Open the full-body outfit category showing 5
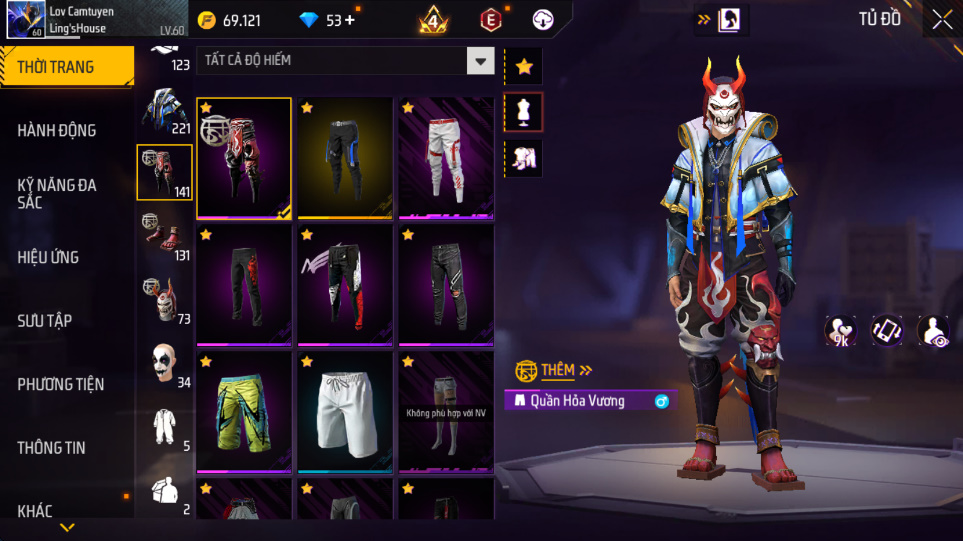Screen dimensions: 963x541 point(165,428)
